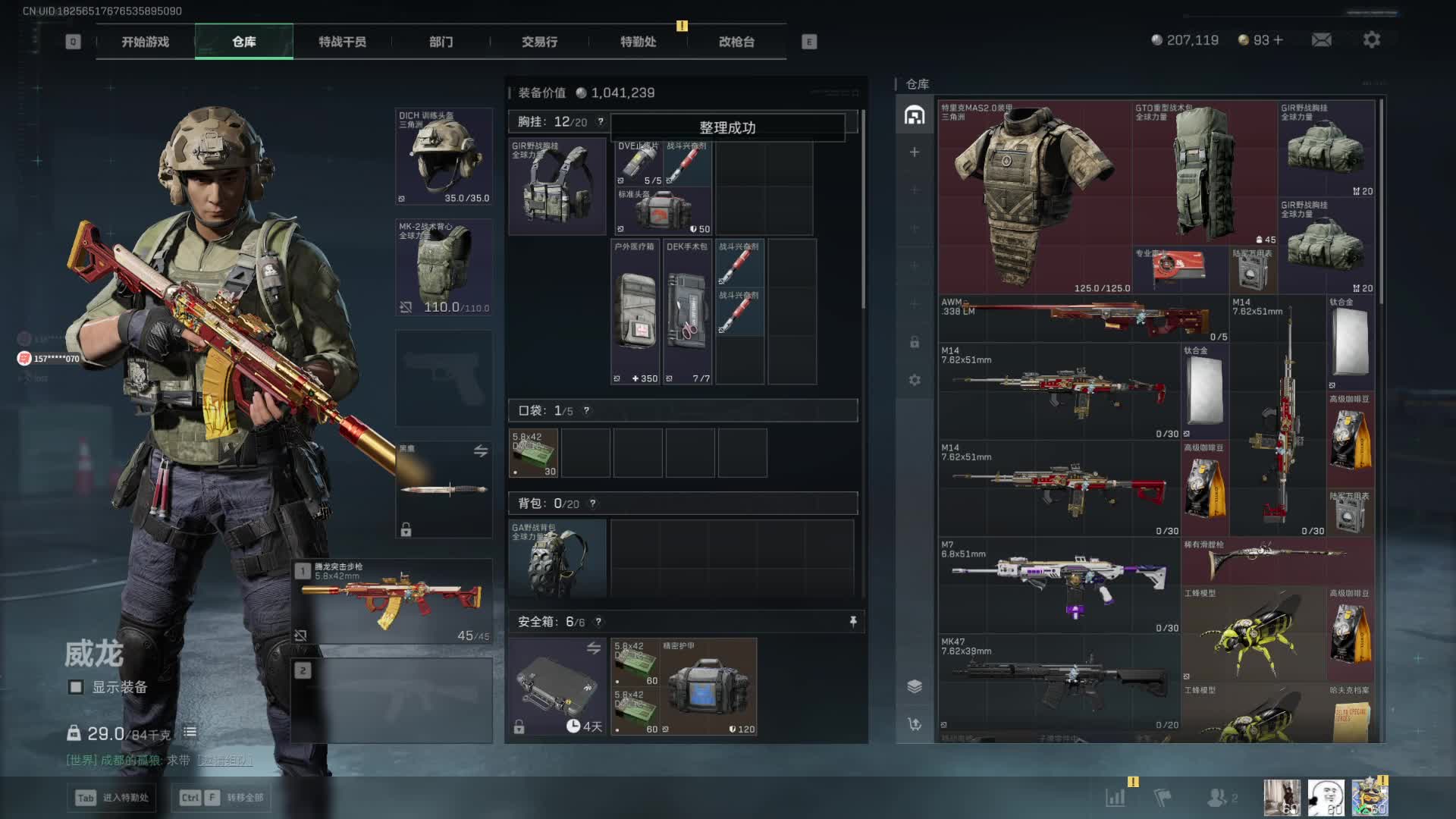This screenshot has height=819, width=1456.
Task: Open the mail envelope icon
Action: tap(1321, 40)
